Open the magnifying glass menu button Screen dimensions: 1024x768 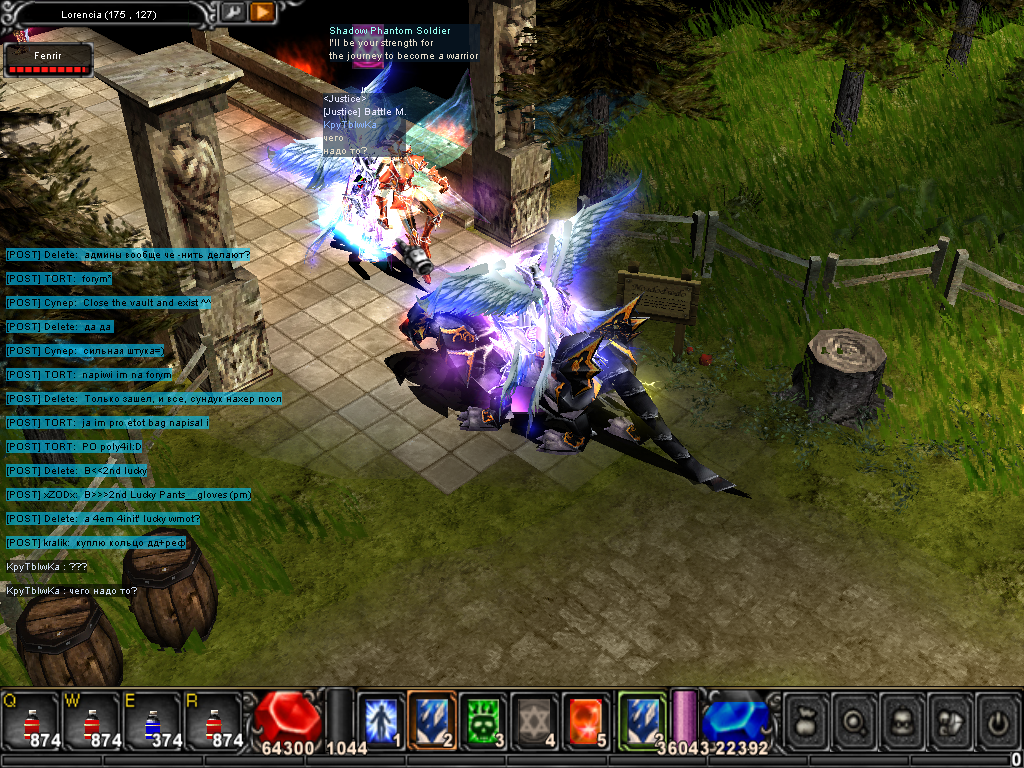(x=855, y=721)
